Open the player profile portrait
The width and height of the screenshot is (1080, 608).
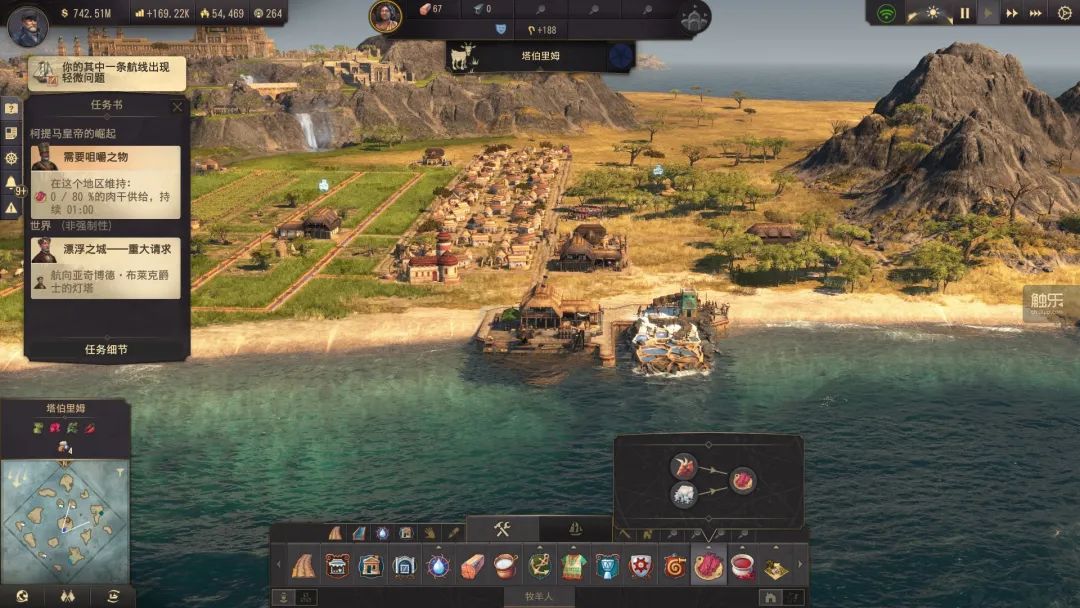[27, 26]
